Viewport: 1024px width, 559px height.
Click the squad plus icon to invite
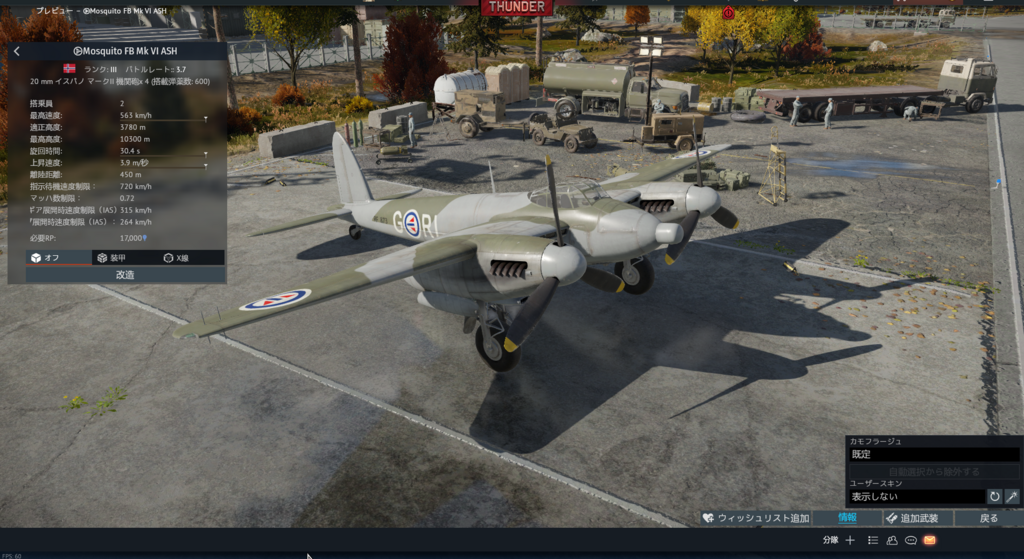850,540
